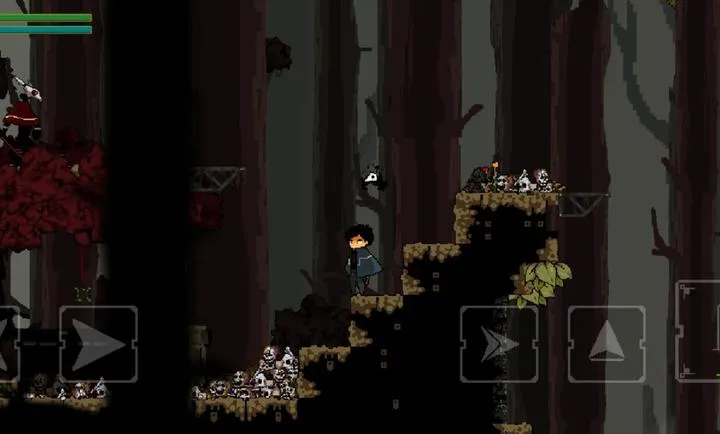Activate the dash double-arrow button
Image resolution: width=720 pixels, height=434 pixels.
(x=498, y=344)
